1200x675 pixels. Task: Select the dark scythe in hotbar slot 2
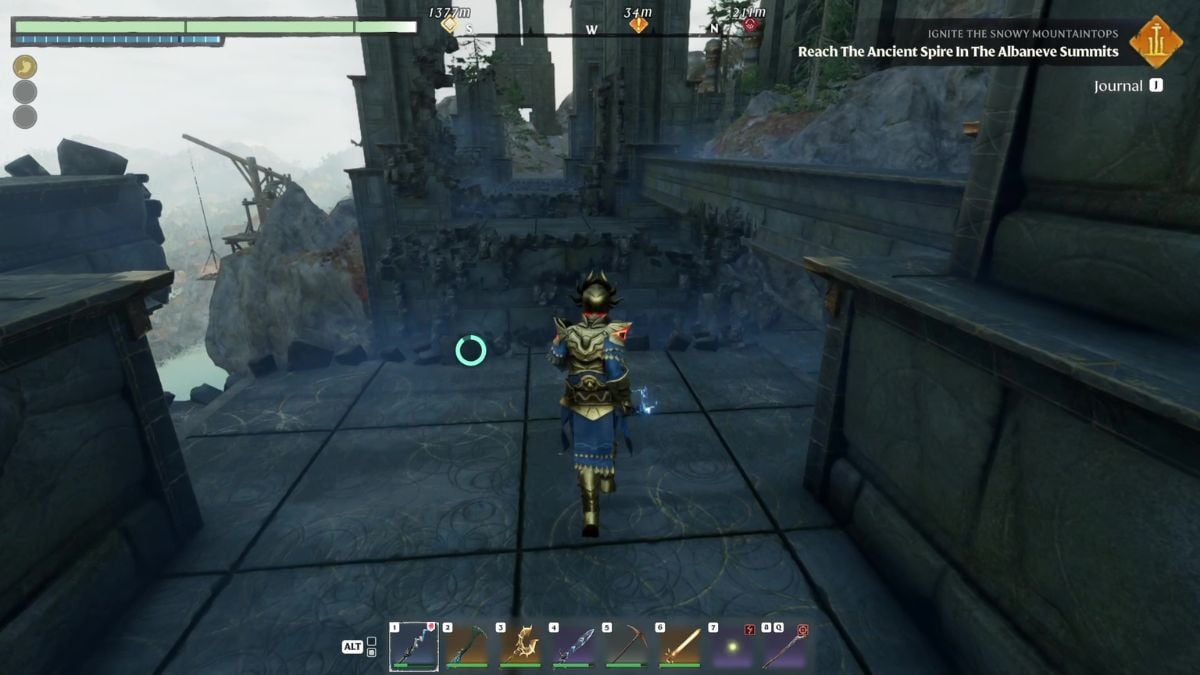pos(467,646)
